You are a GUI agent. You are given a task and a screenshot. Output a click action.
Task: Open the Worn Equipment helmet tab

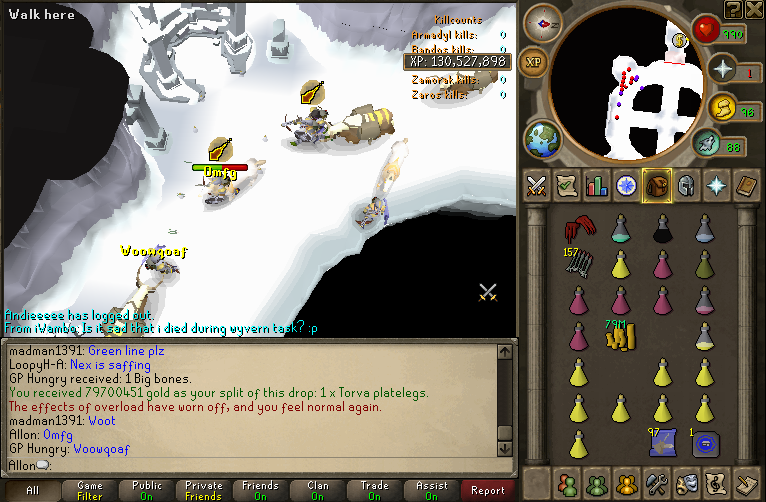pyautogui.click(x=687, y=185)
